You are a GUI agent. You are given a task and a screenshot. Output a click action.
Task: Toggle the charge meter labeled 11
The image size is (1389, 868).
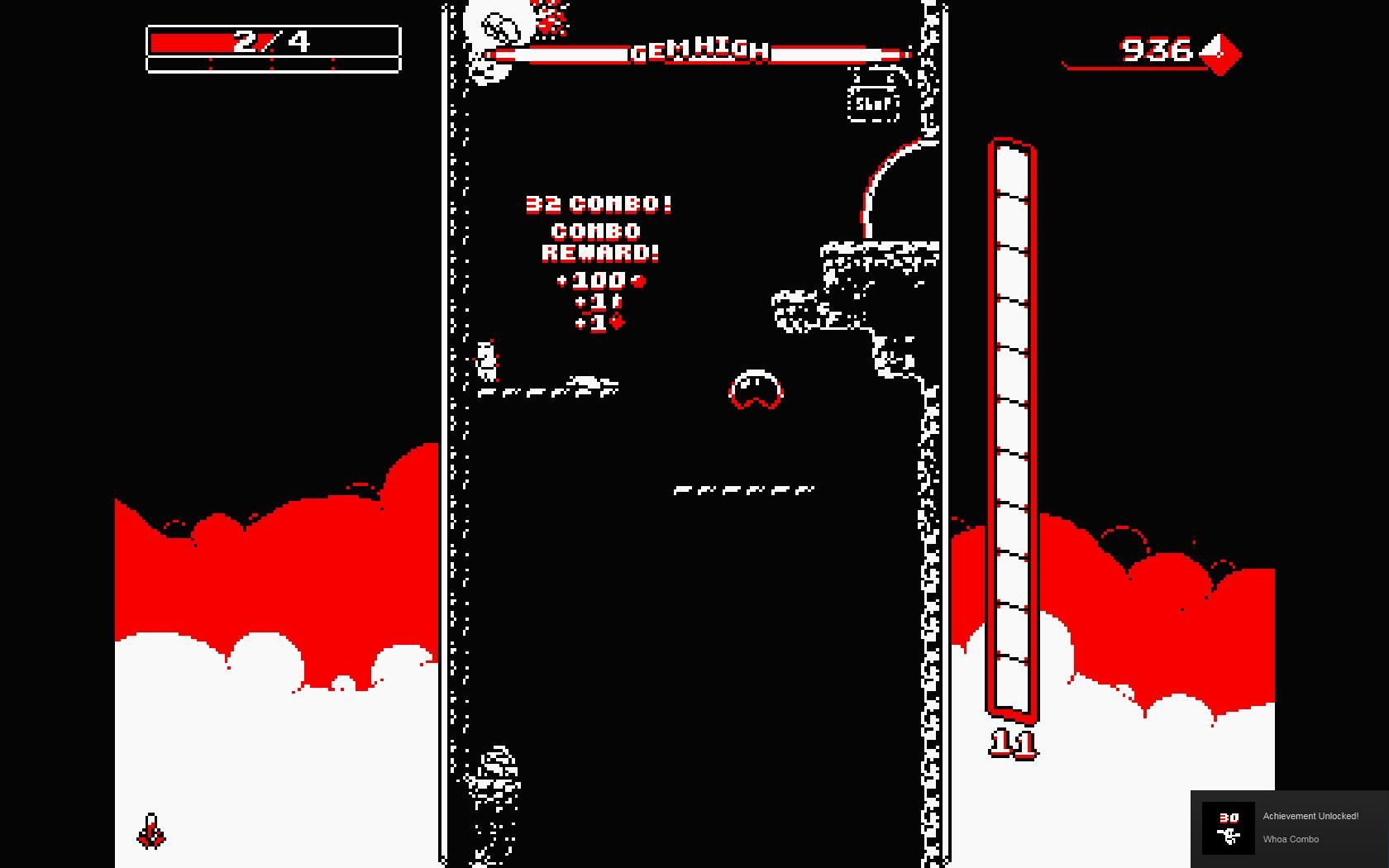(1010, 430)
